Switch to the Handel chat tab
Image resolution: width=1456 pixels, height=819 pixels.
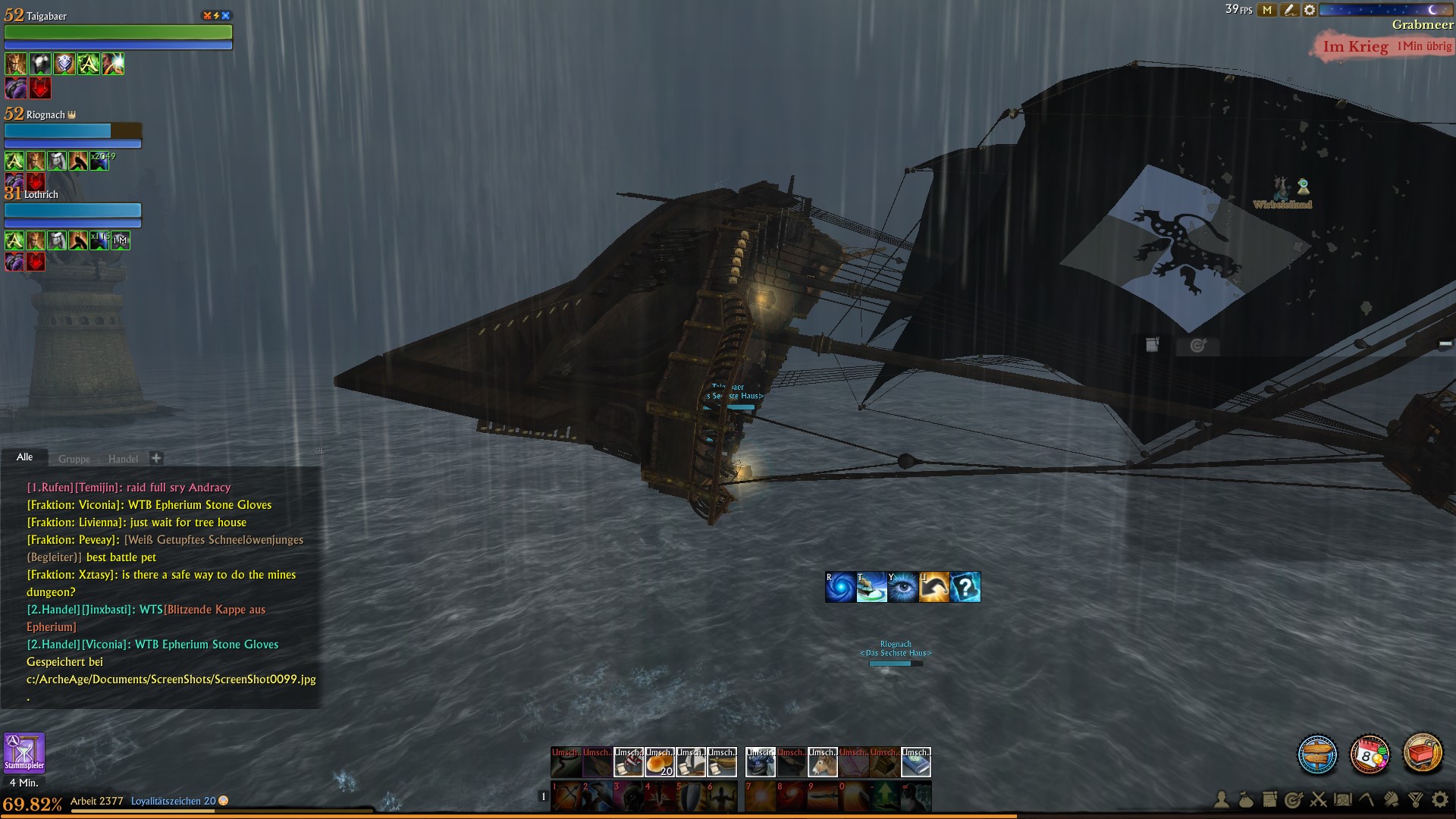124,459
